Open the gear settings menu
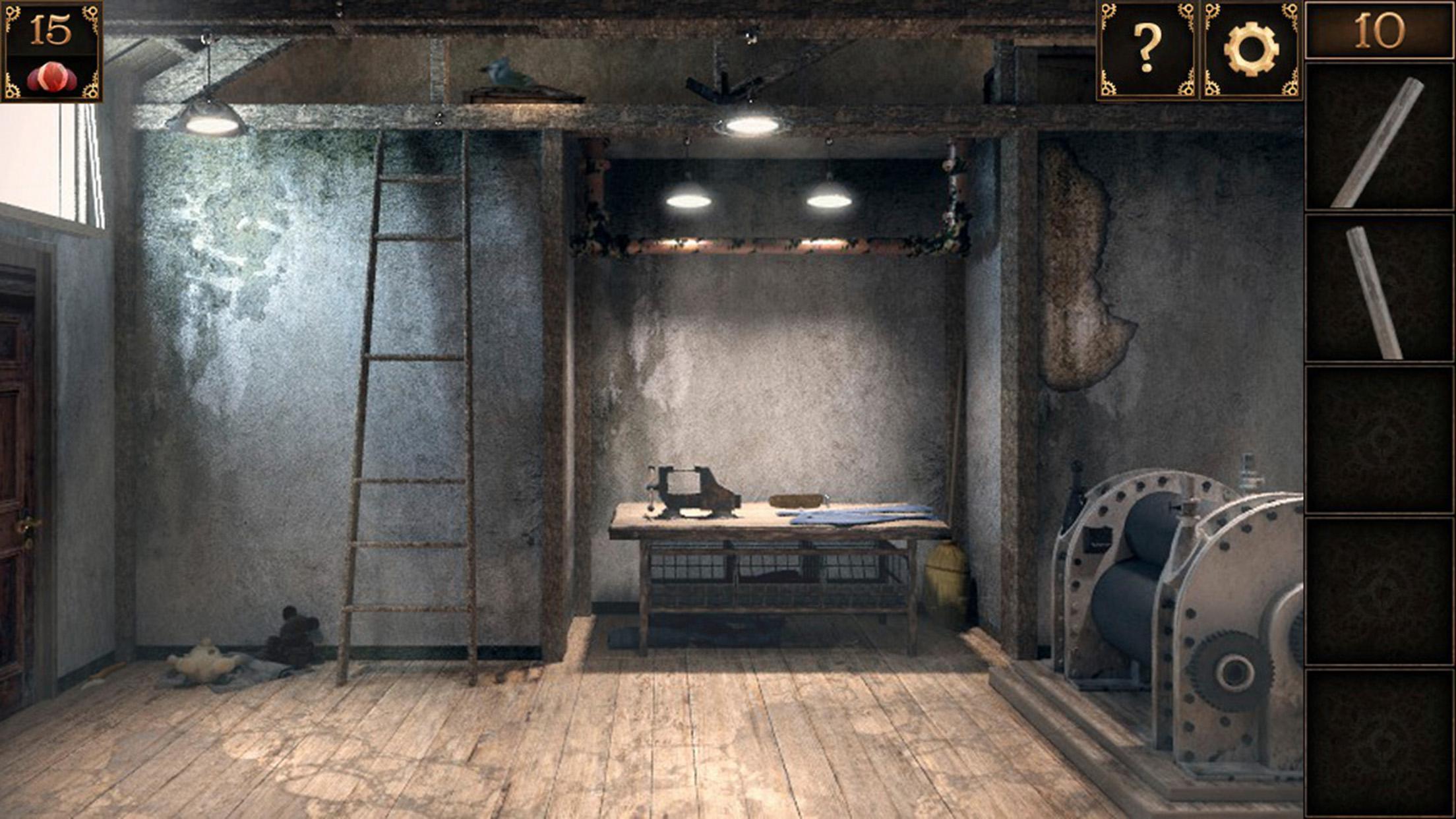 1250,50
